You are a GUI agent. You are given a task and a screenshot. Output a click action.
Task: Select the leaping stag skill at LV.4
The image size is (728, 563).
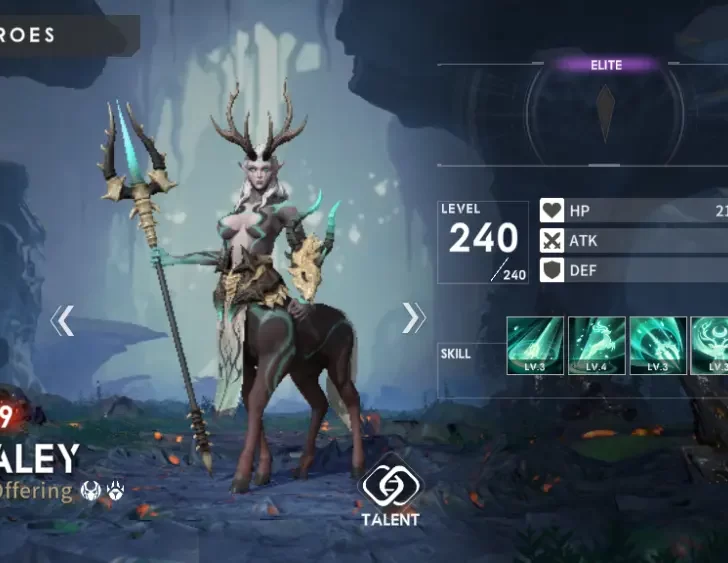pos(597,346)
